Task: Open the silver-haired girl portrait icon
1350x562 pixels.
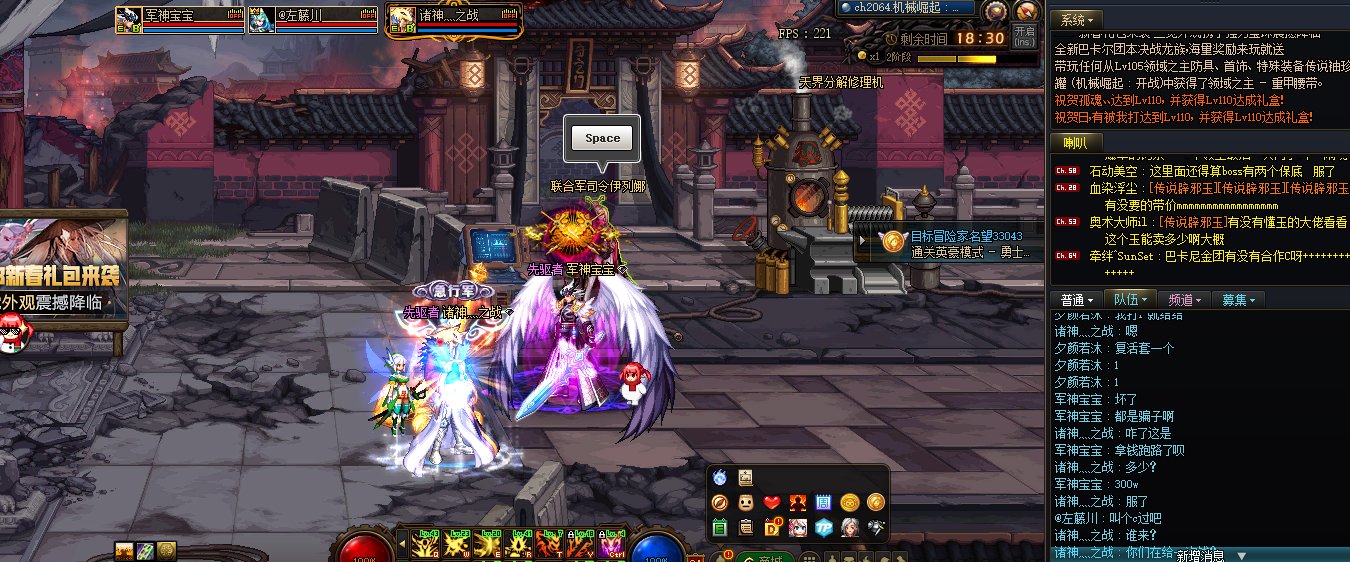Action: pos(850,527)
